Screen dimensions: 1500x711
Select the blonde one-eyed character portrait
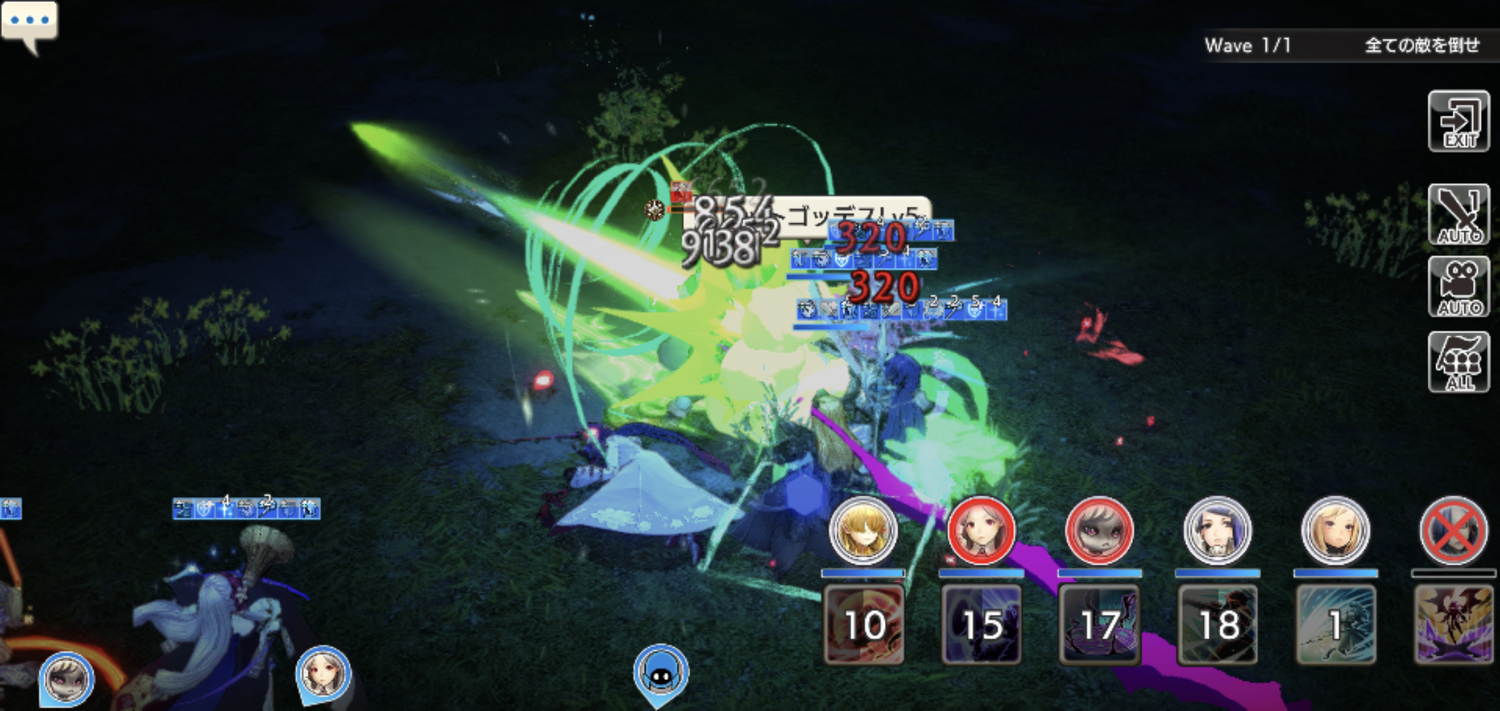(864, 530)
